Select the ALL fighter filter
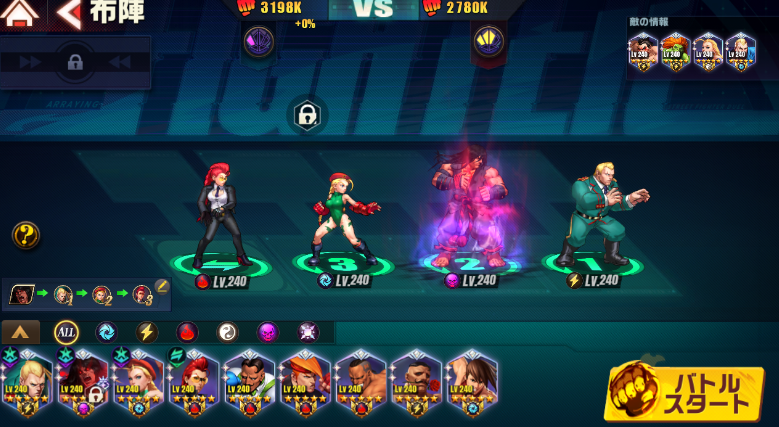Screen dimensions: 779x427 tap(66, 332)
